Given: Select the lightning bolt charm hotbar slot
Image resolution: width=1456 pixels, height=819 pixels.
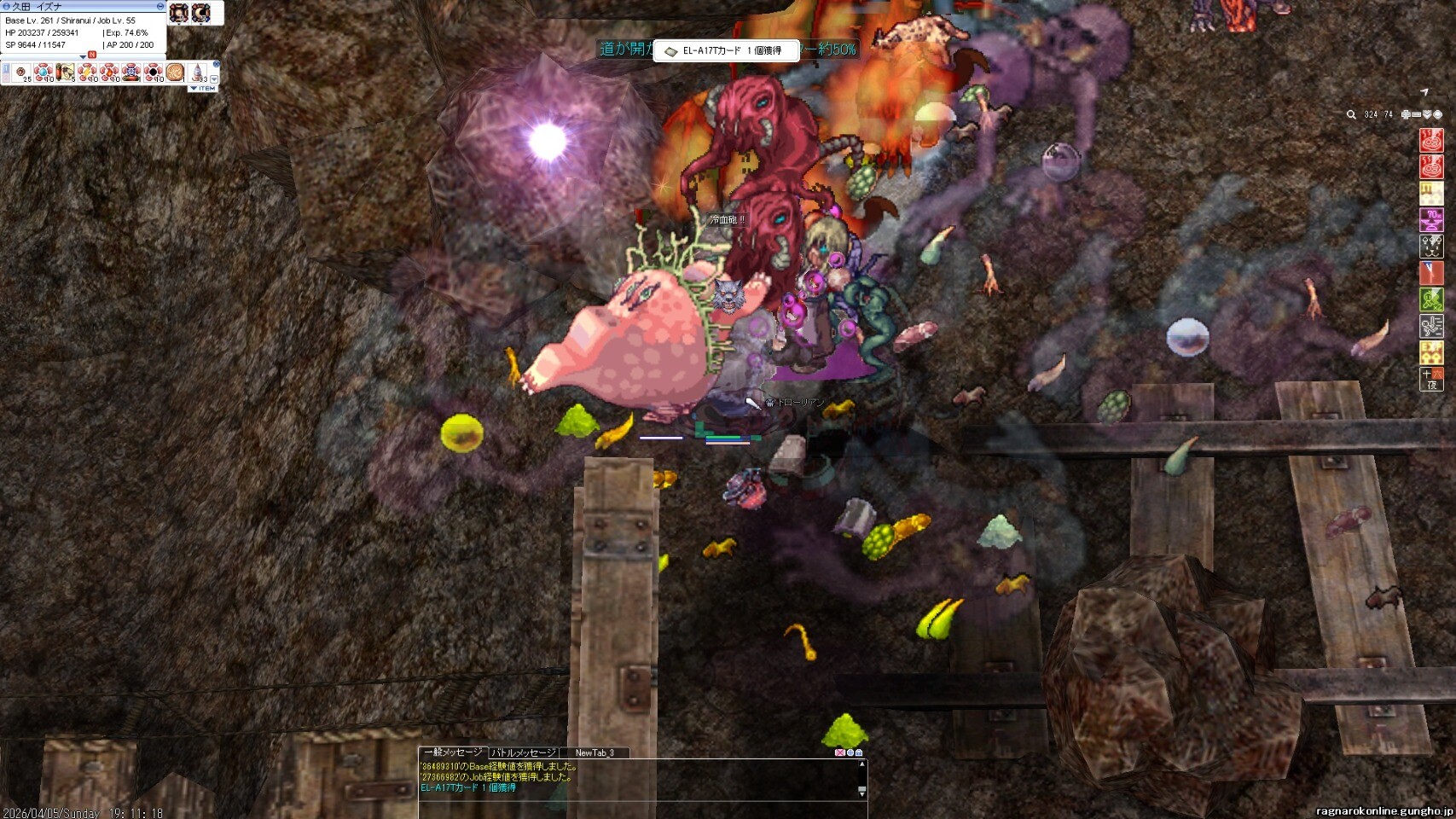Looking at the screenshot, I should pyautogui.click(x=87, y=73).
